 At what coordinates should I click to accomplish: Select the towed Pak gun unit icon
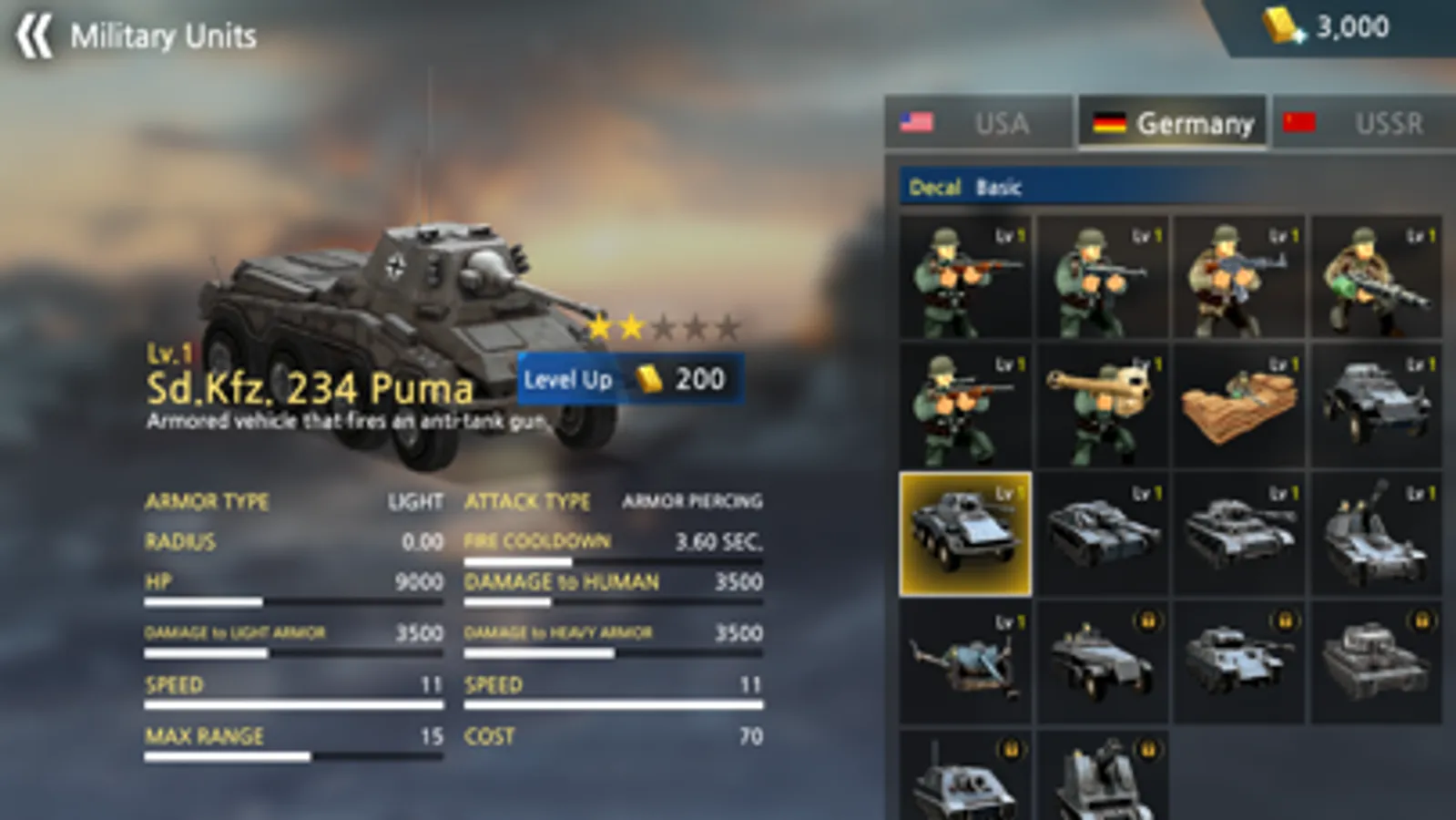(965, 661)
